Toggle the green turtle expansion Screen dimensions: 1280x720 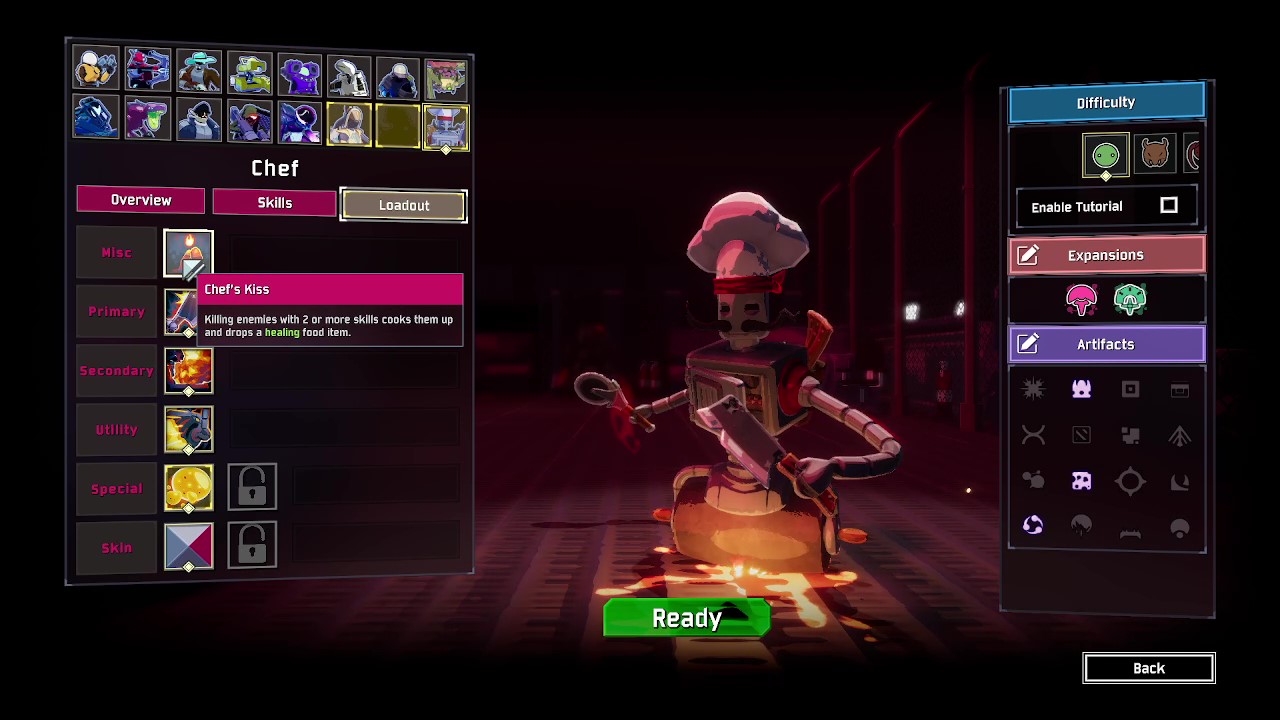click(1130, 299)
